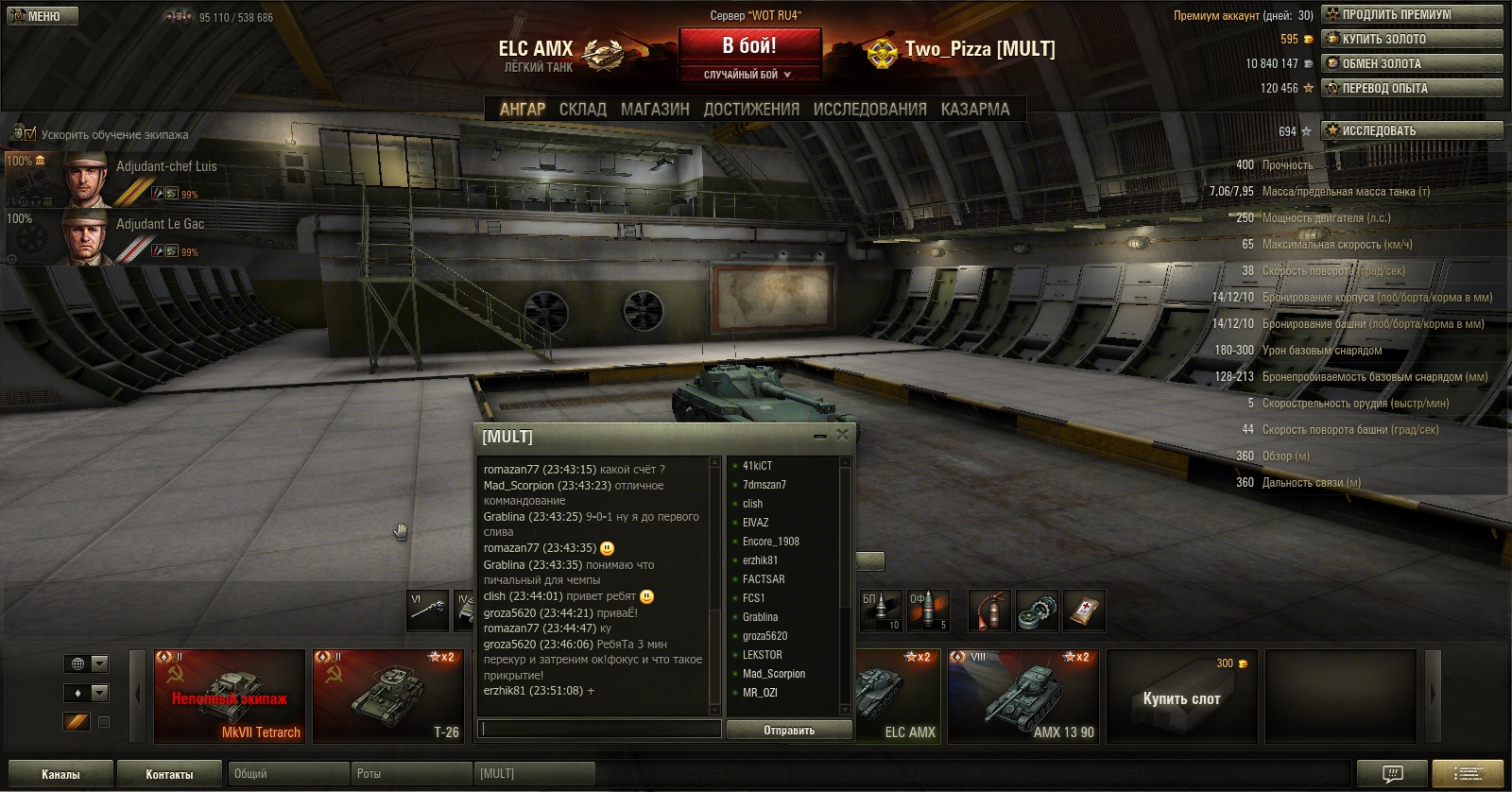This screenshot has width=1512, height=792.
Task: Click ПРОДЛИТЬ ПРЕМИУМ button
Action: [1412, 14]
